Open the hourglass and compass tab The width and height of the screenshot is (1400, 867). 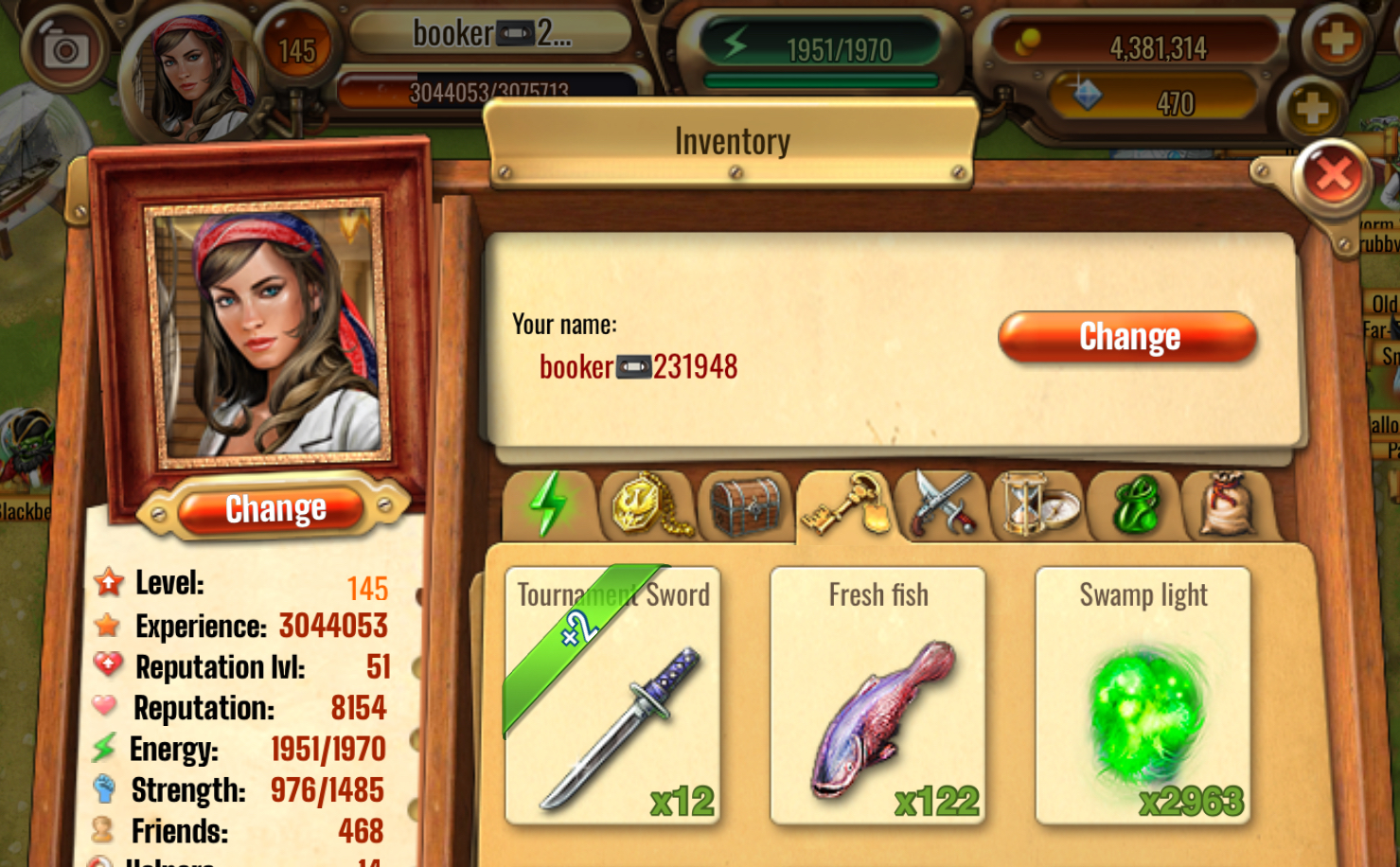1038,505
